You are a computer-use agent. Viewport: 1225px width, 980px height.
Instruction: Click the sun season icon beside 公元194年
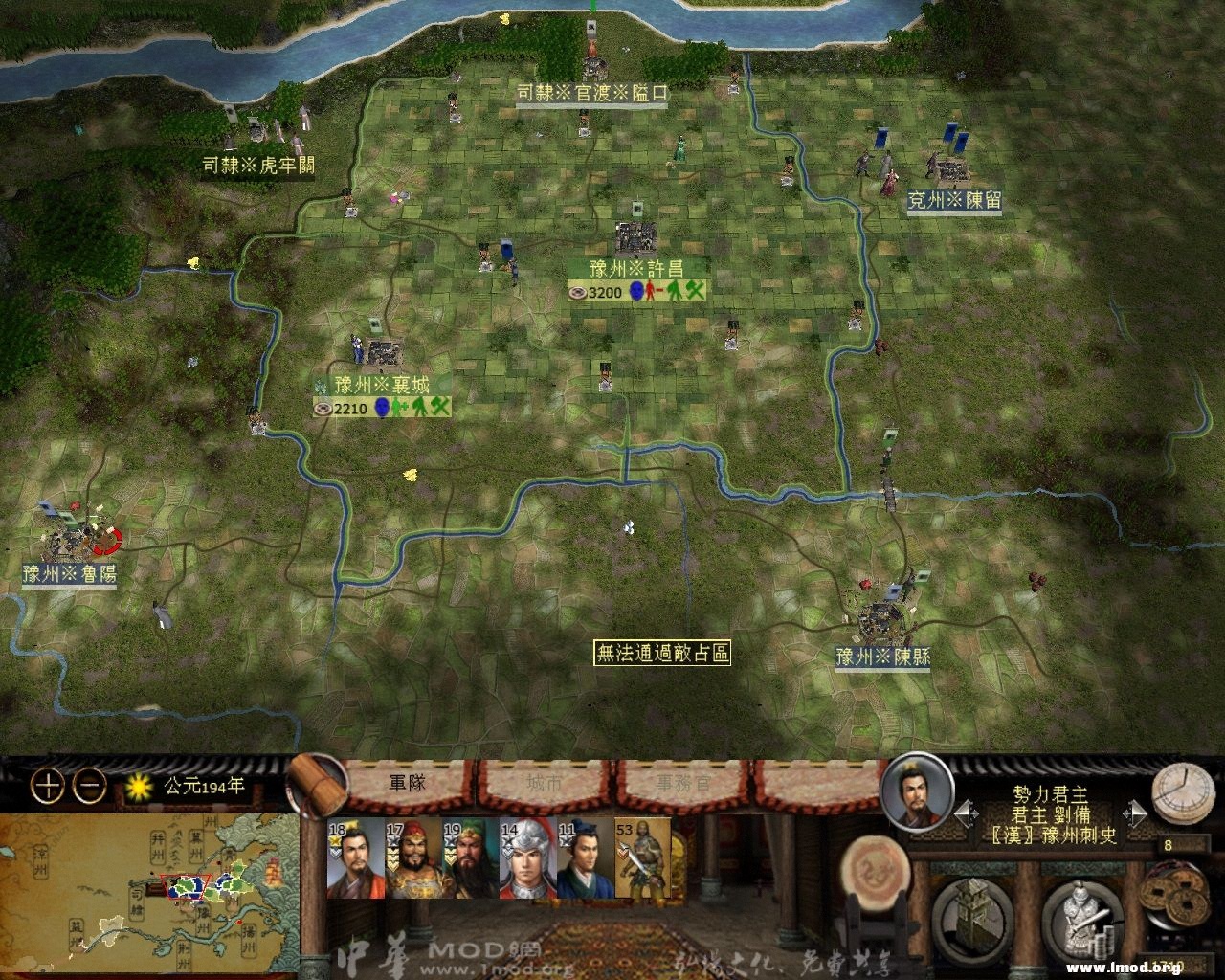[140, 785]
